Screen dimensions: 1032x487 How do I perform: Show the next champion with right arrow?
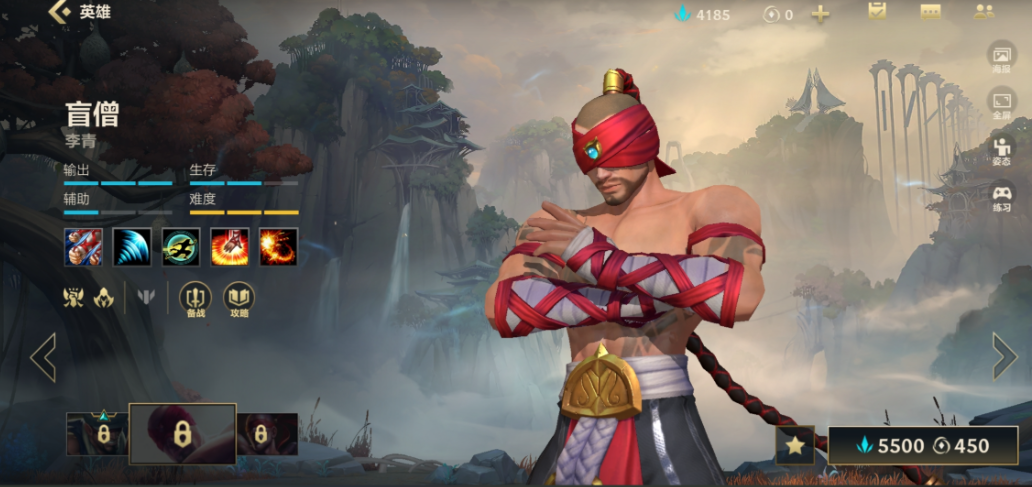pos(1004,357)
